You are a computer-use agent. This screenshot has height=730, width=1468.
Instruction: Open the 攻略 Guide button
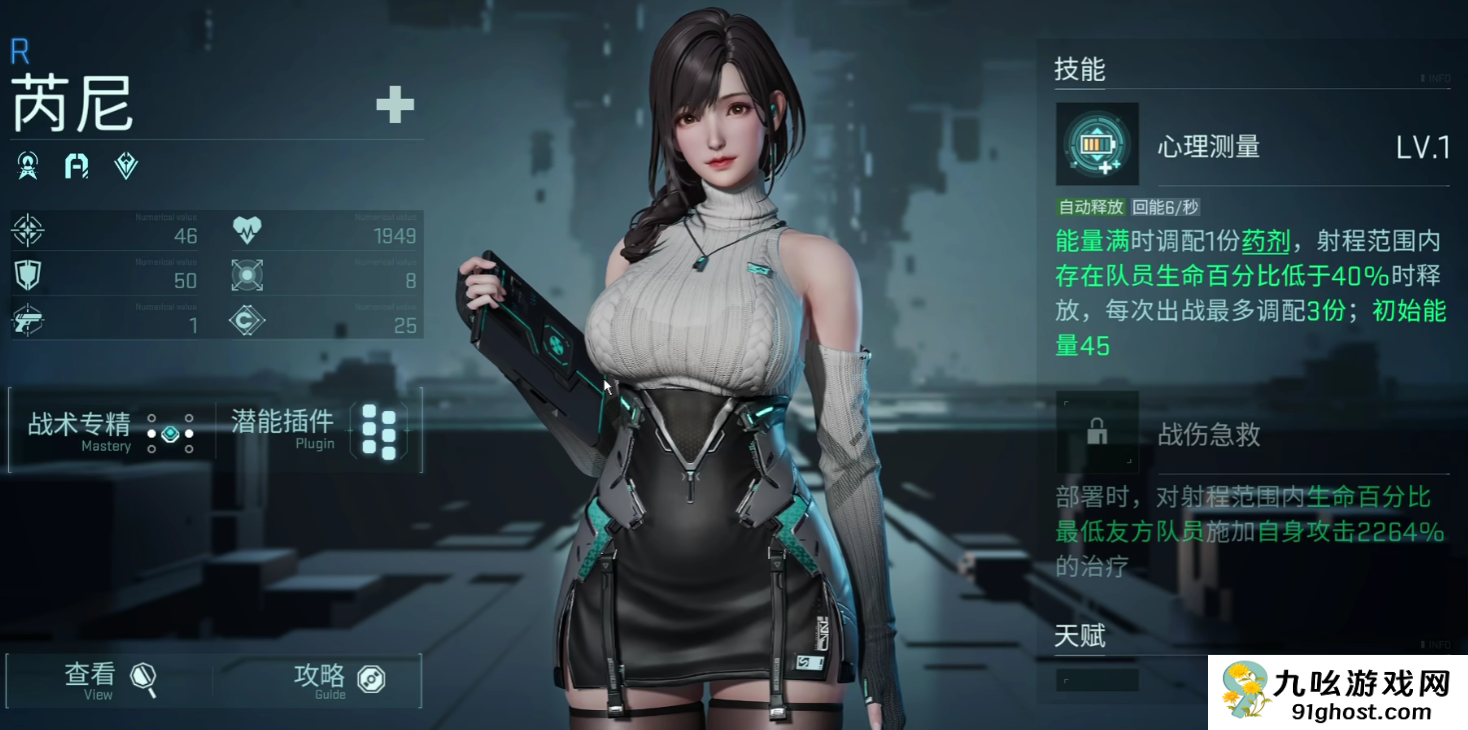click(338, 680)
